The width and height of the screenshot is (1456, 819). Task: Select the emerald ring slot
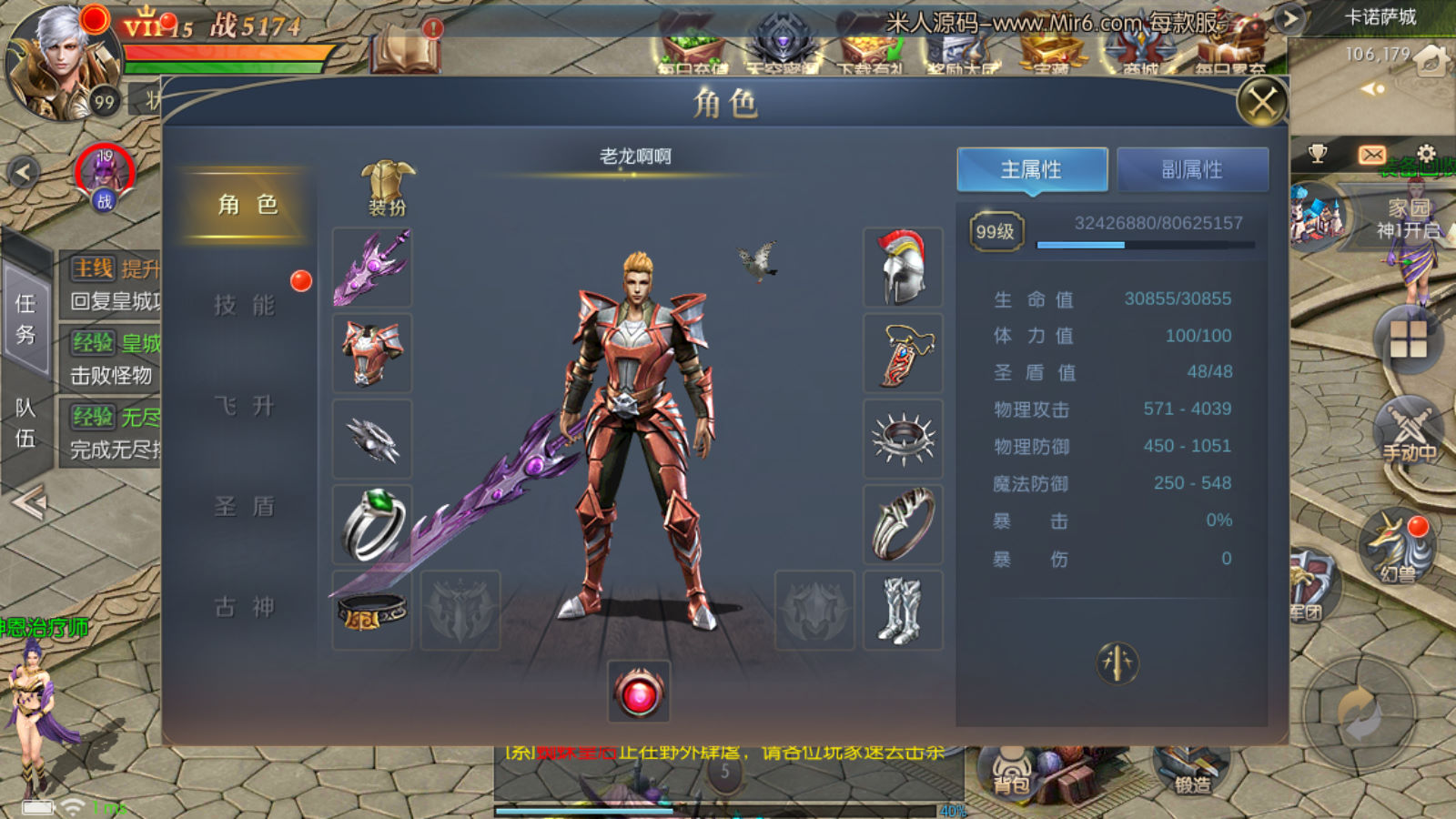click(372, 525)
